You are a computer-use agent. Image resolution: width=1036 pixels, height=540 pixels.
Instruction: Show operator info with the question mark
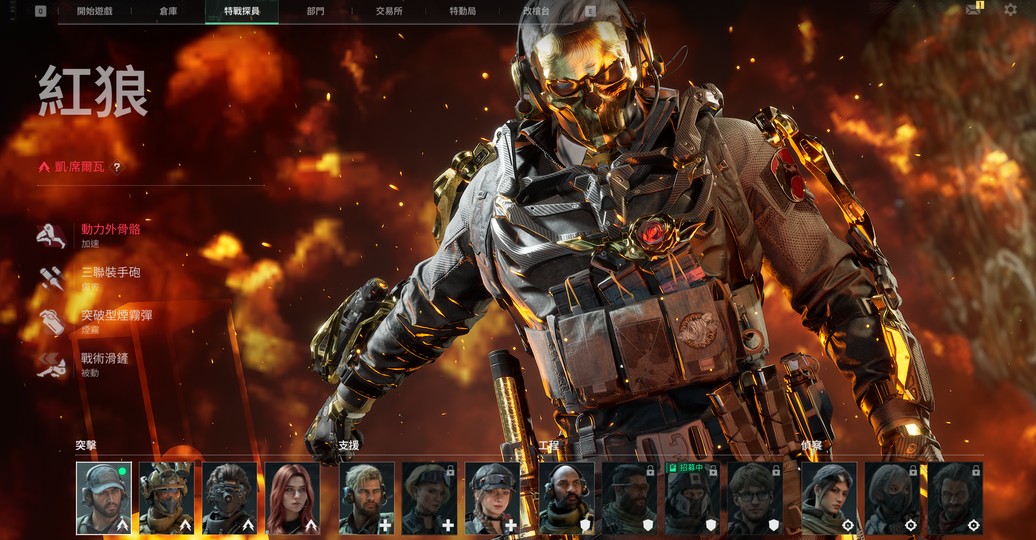point(117,168)
